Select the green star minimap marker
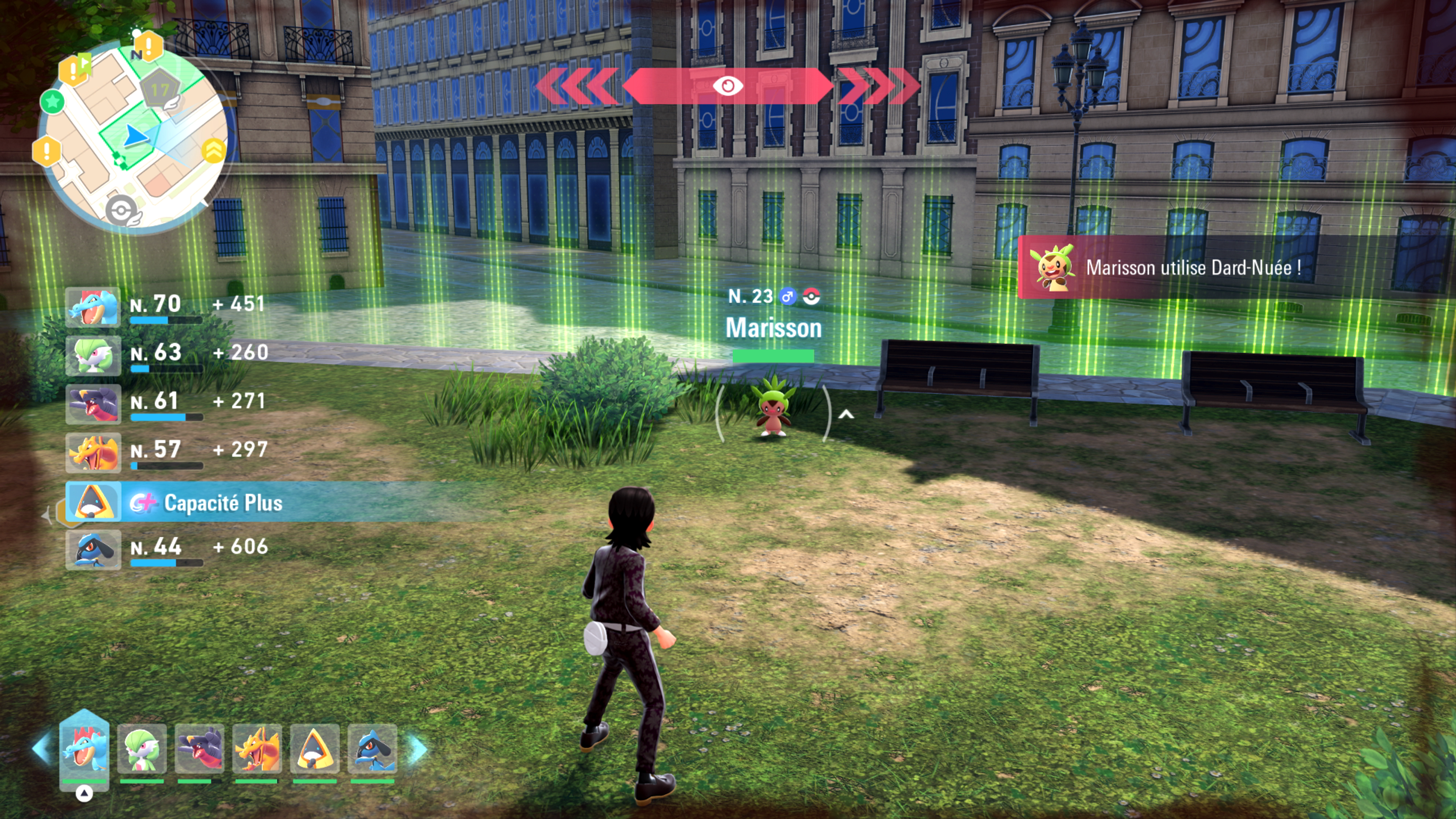This screenshot has height=819, width=1456. click(53, 102)
